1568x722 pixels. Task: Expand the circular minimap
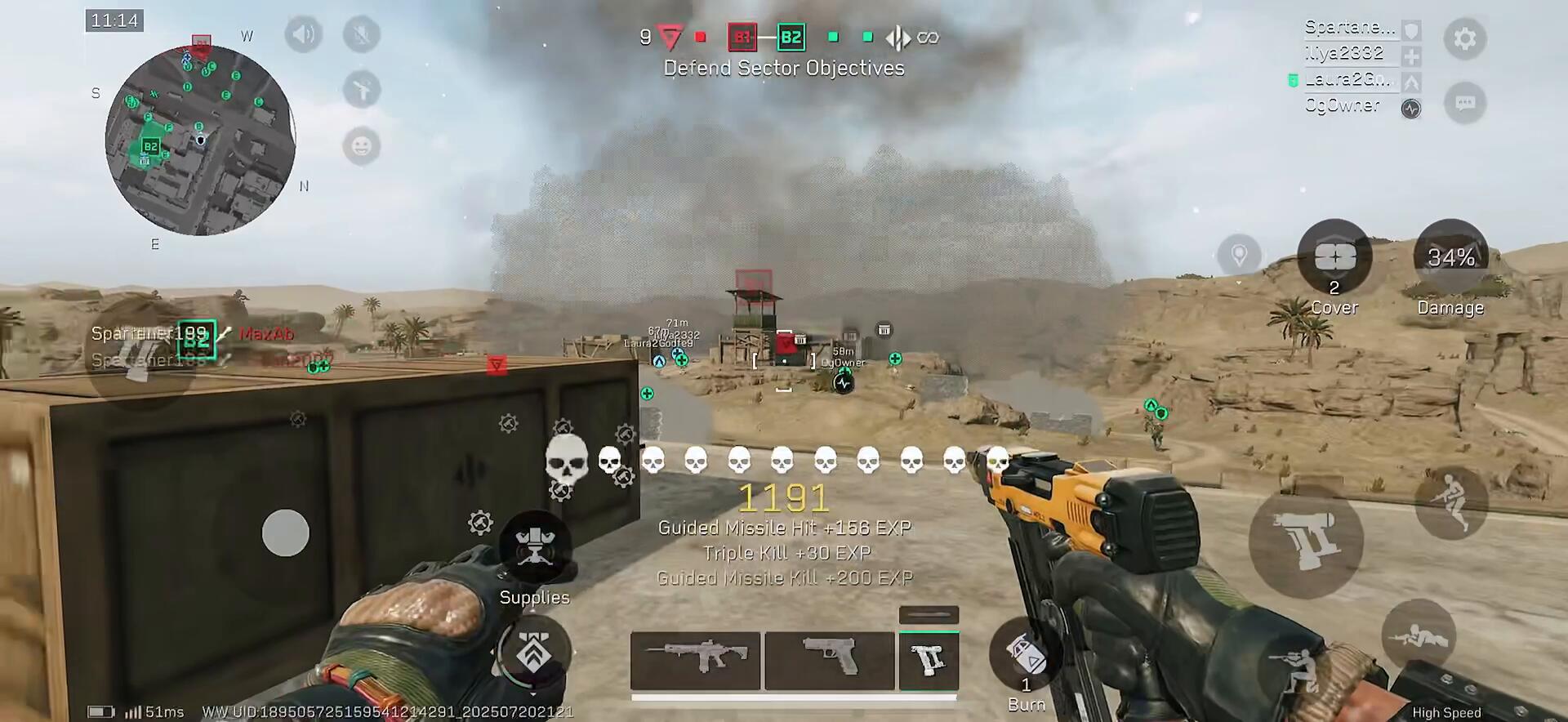tap(200, 140)
